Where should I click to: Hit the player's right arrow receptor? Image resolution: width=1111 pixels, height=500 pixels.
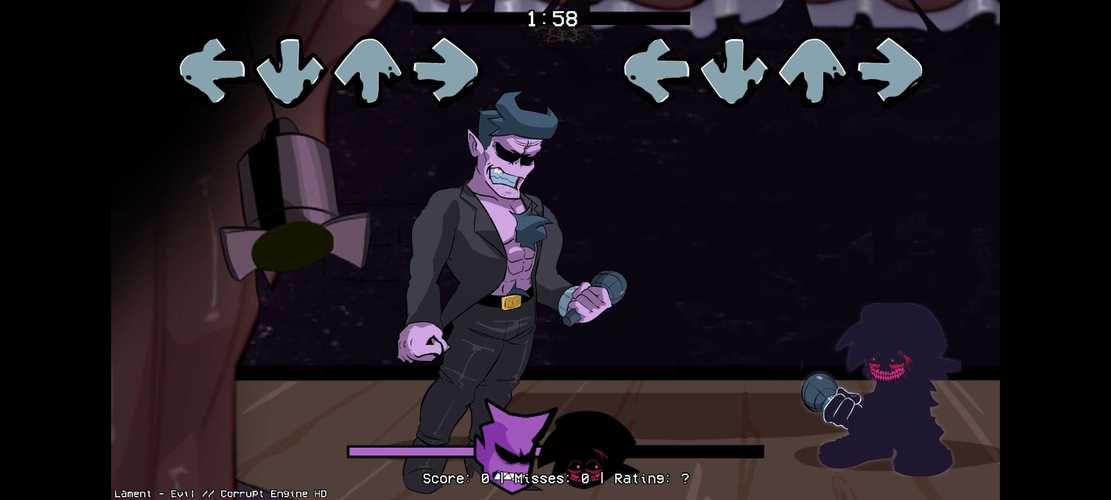point(889,70)
